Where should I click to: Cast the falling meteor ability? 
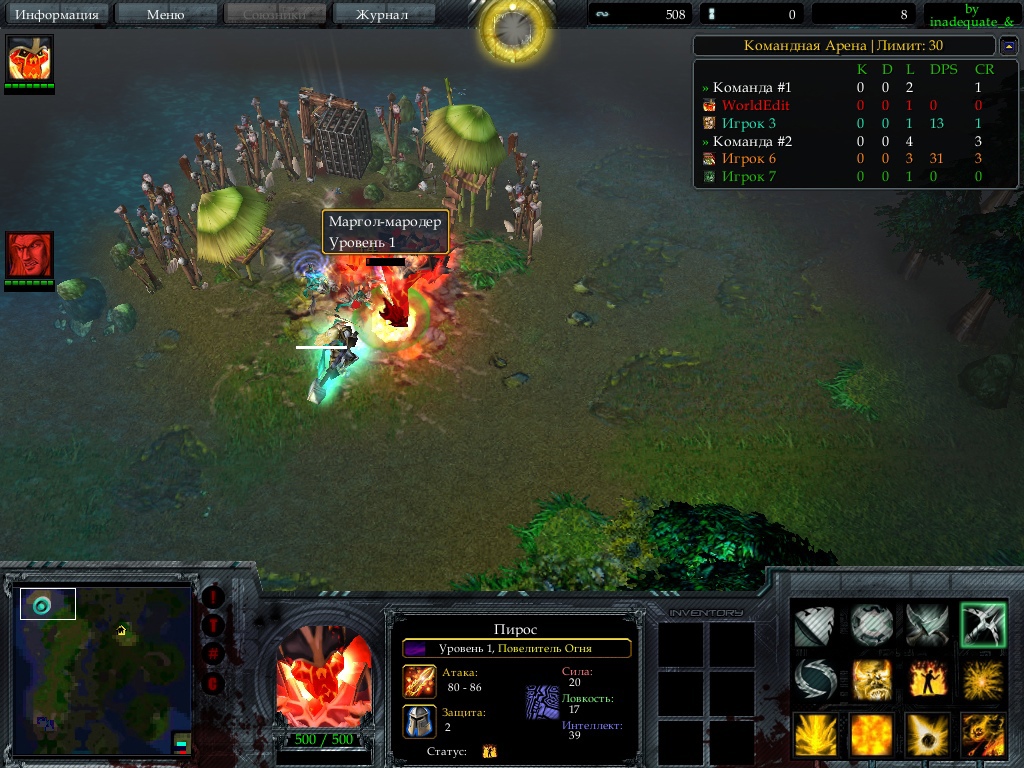[x=926, y=735]
